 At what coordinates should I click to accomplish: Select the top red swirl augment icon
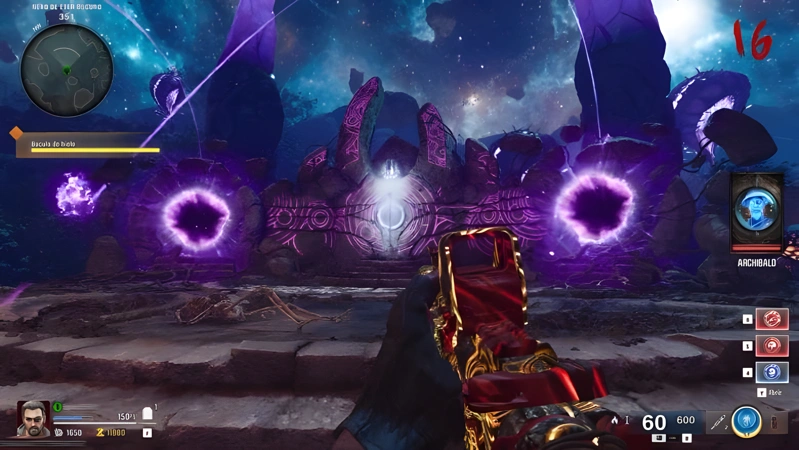772,319
